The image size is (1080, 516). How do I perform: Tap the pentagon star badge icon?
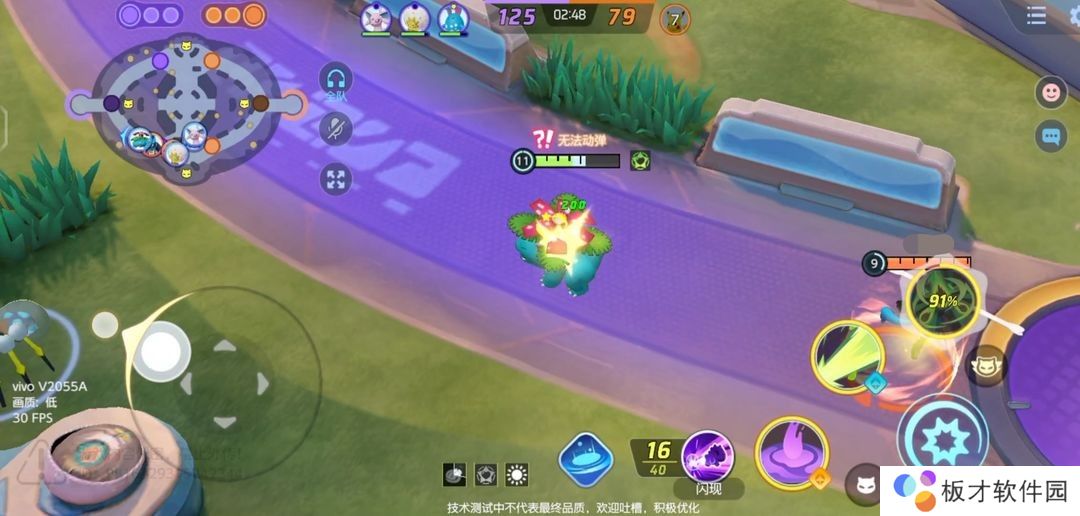[486, 474]
